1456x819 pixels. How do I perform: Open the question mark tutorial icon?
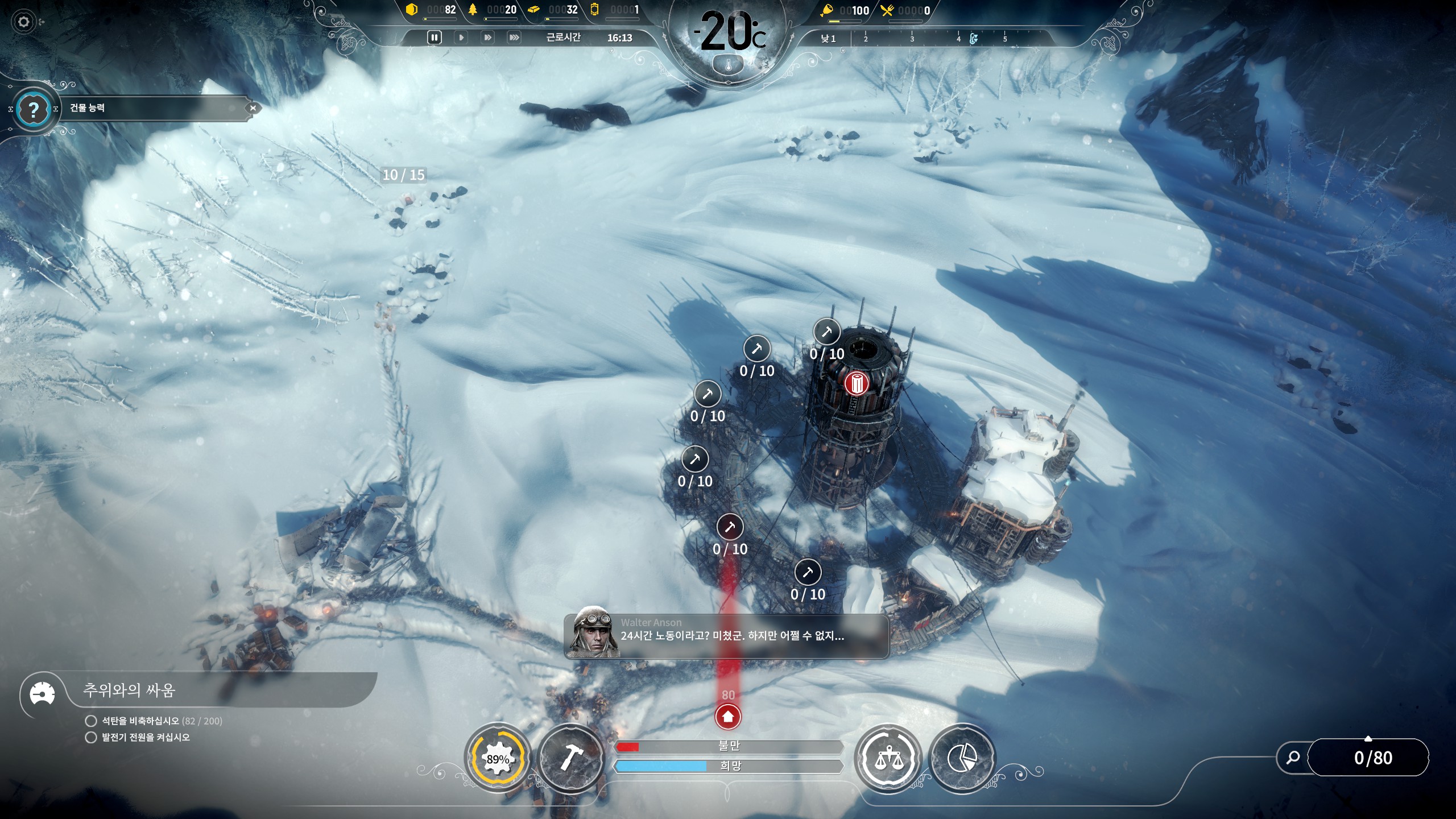point(34,109)
